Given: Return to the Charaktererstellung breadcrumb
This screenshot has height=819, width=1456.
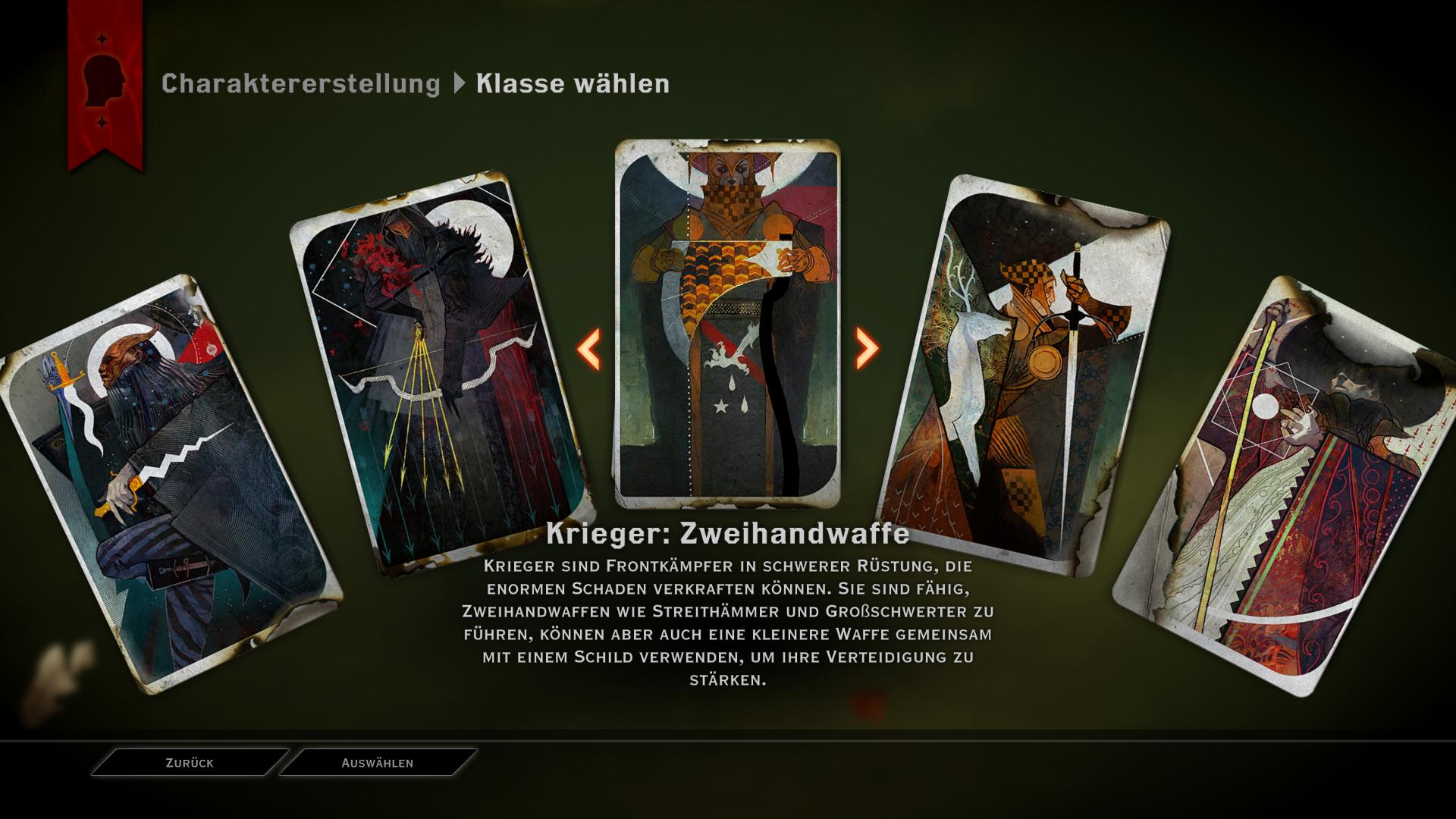Looking at the screenshot, I should tap(300, 83).
